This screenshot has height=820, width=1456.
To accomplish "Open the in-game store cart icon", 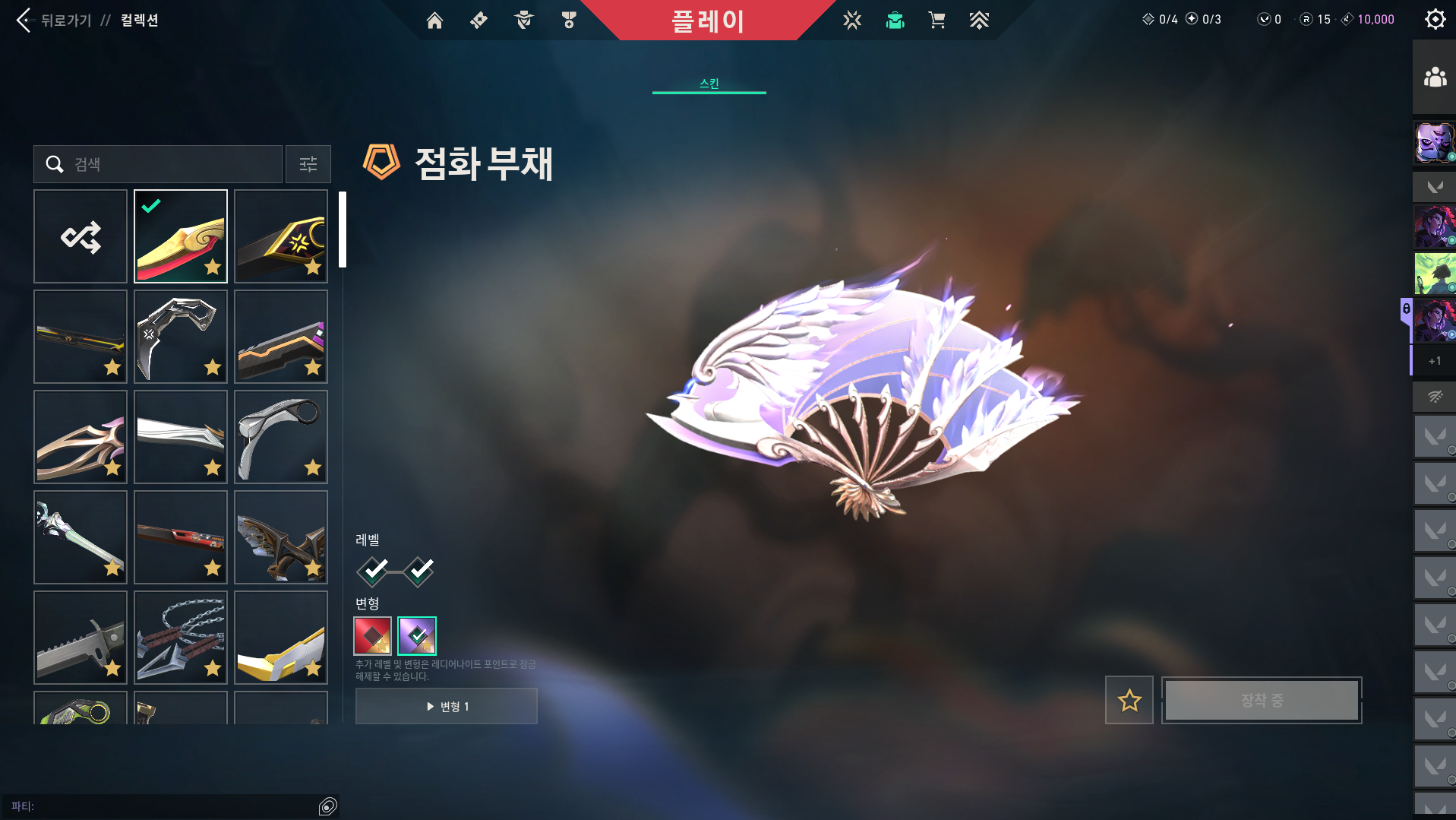I will tap(936, 21).
